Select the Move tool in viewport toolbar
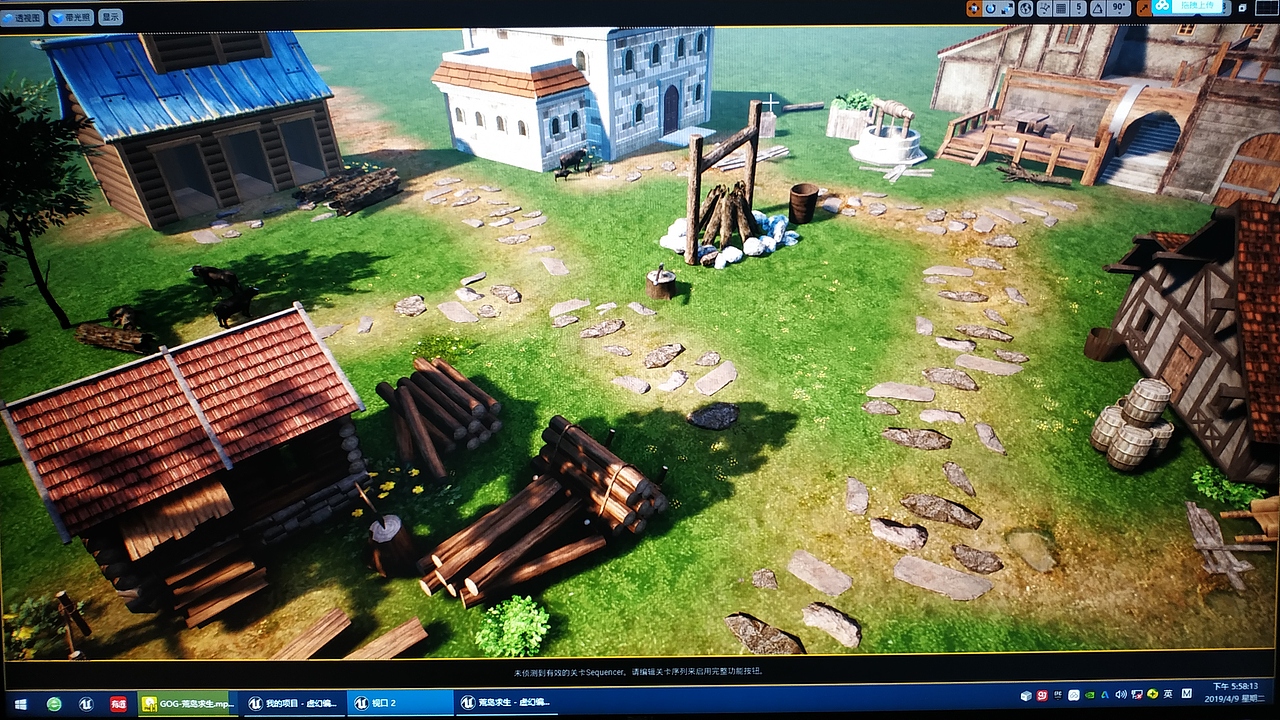Viewport: 1280px width, 720px height. tap(974, 8)
